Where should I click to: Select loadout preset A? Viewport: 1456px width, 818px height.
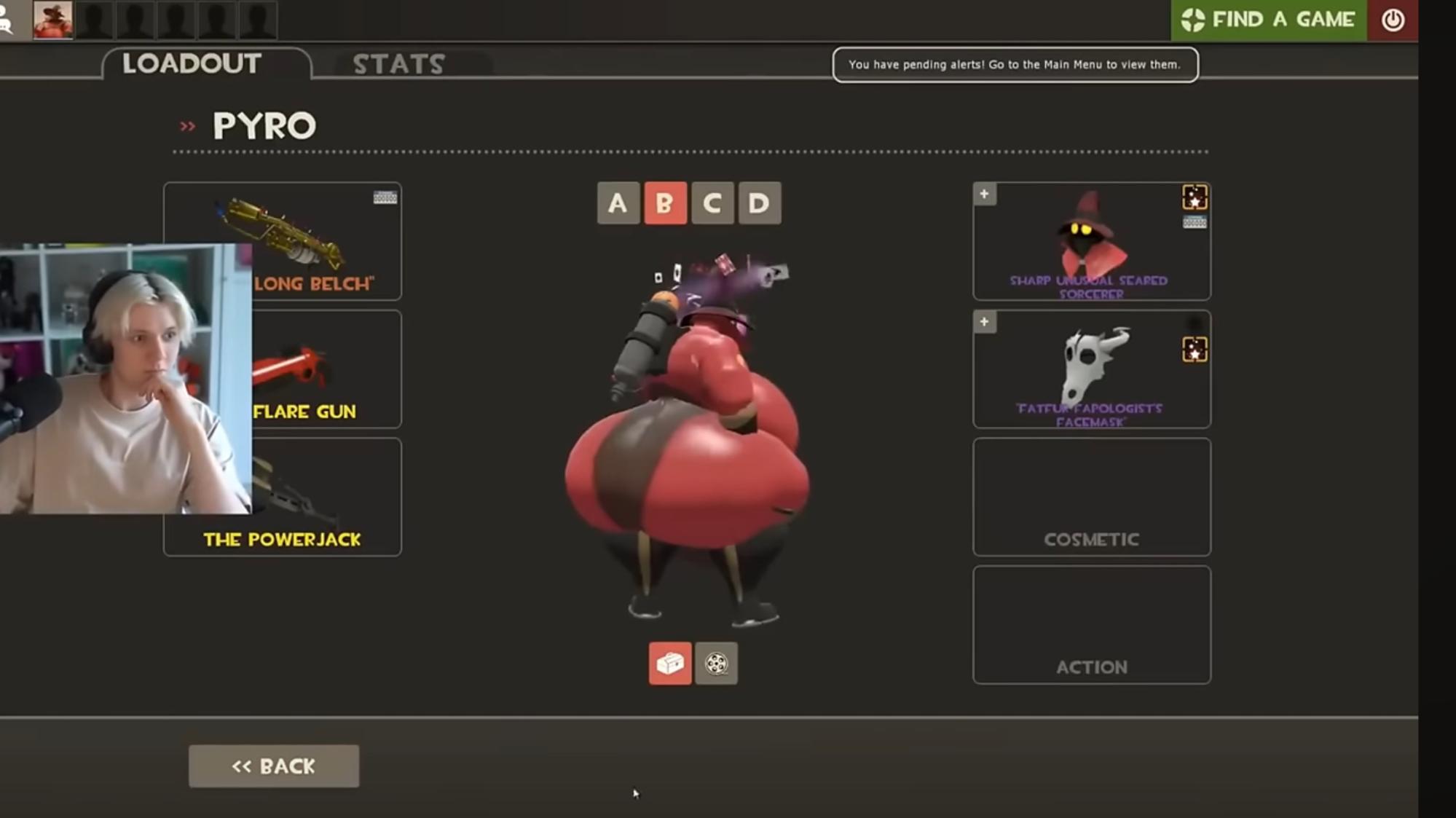tap(618, 203)
